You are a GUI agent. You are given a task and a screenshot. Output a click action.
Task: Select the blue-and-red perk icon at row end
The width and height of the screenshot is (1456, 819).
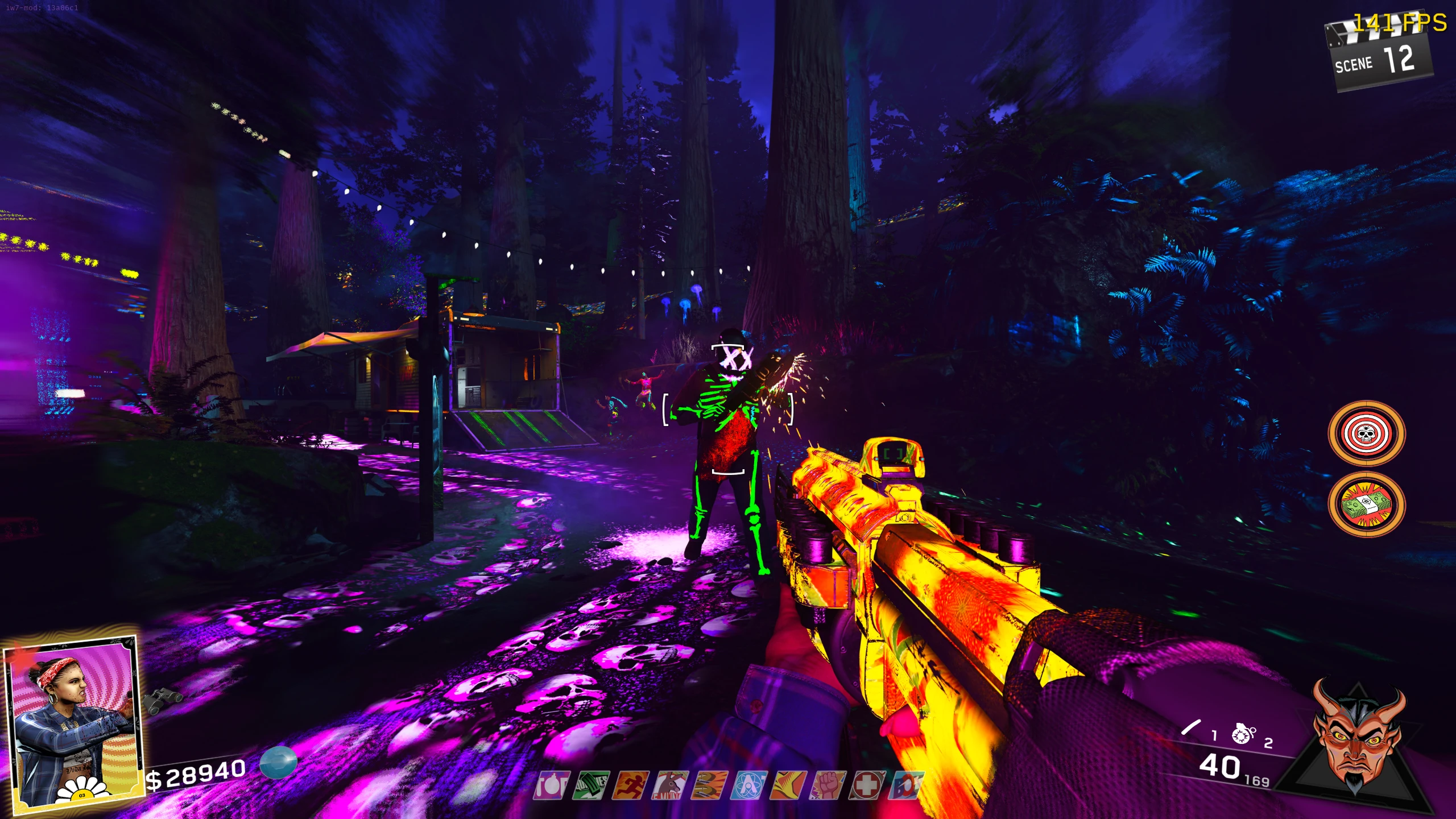click(x=907, y=785)
